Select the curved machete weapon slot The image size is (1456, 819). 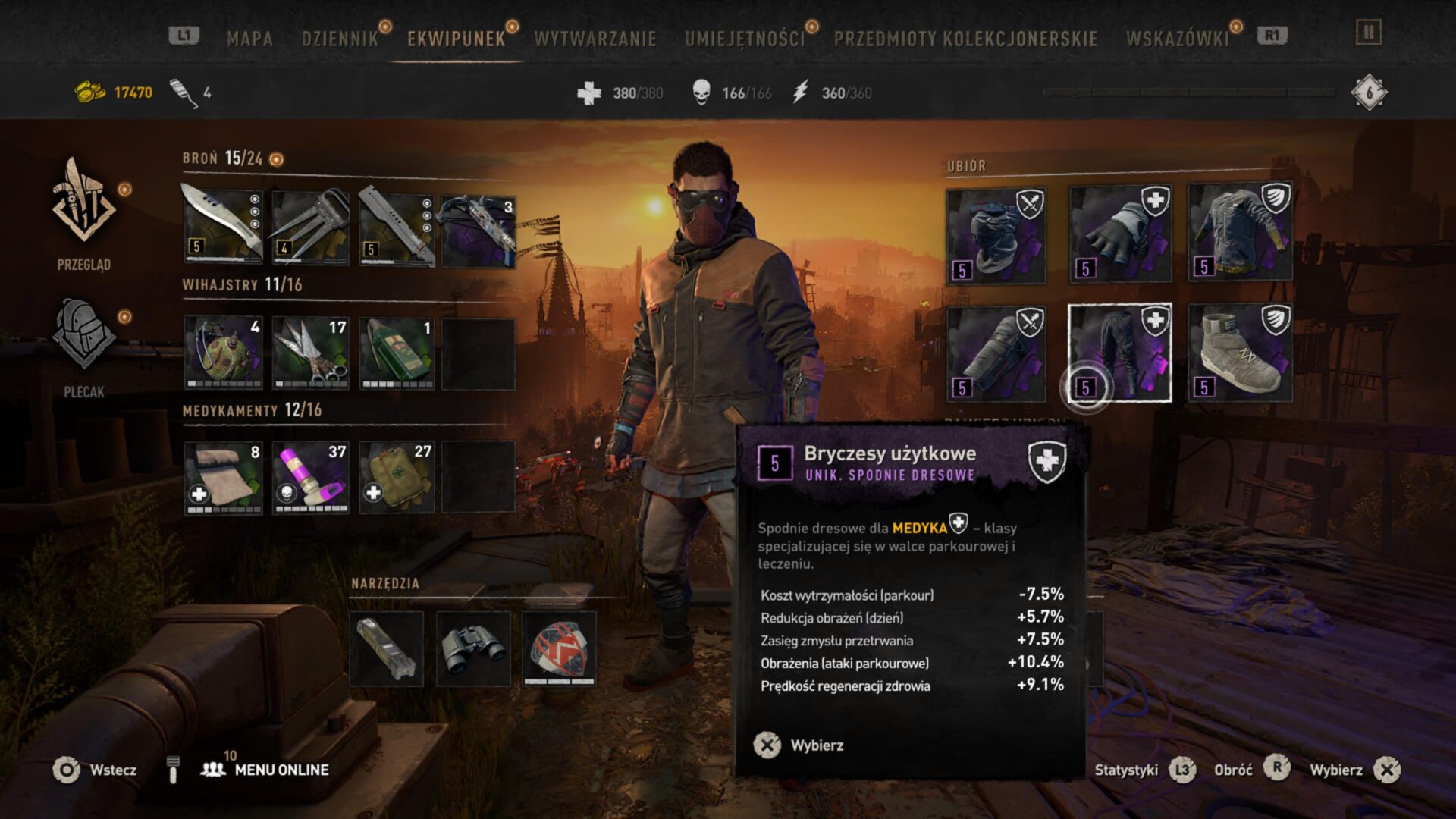pos(223,227)
